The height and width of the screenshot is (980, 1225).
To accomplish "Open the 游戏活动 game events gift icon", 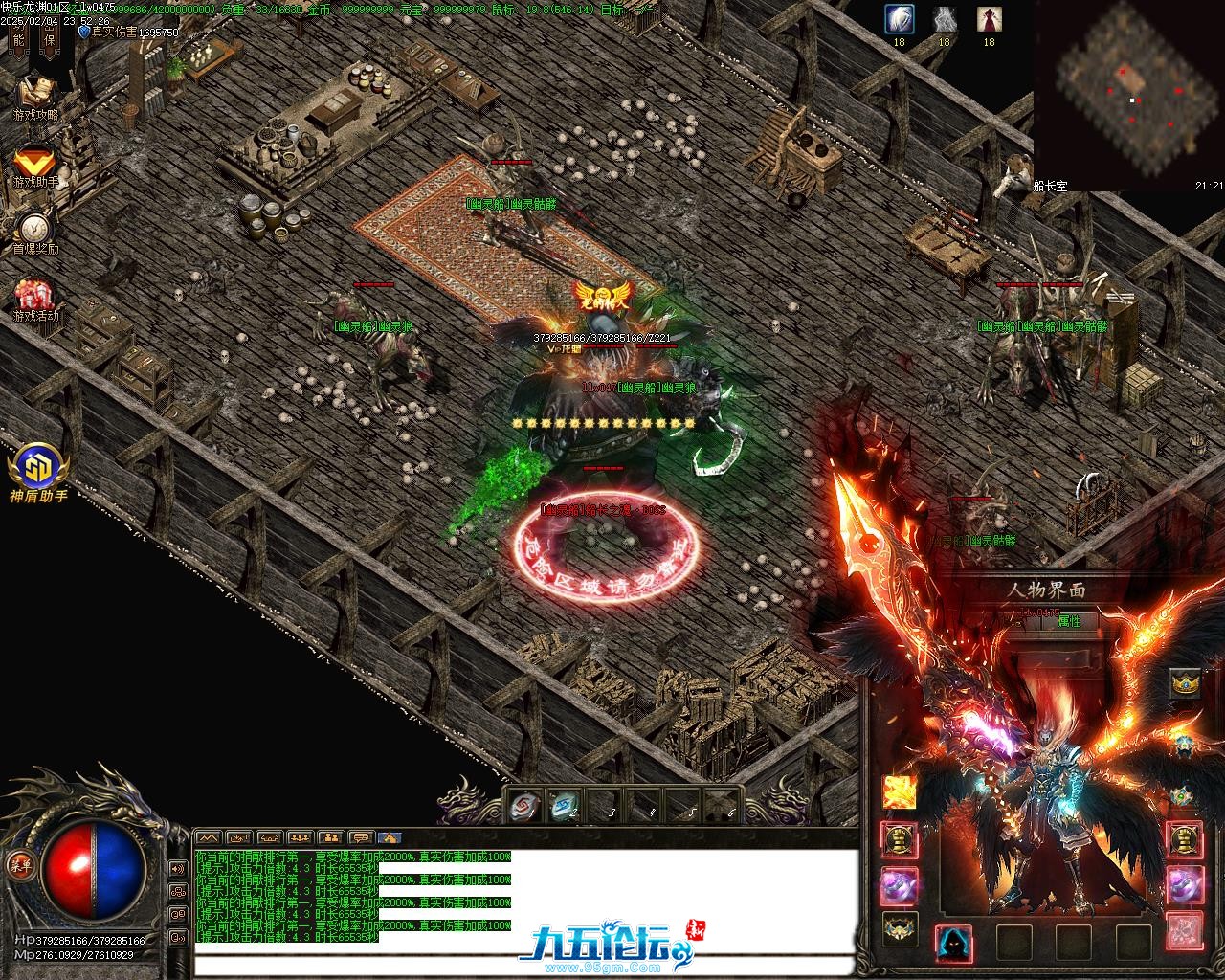I will click(x=35, y=297).
